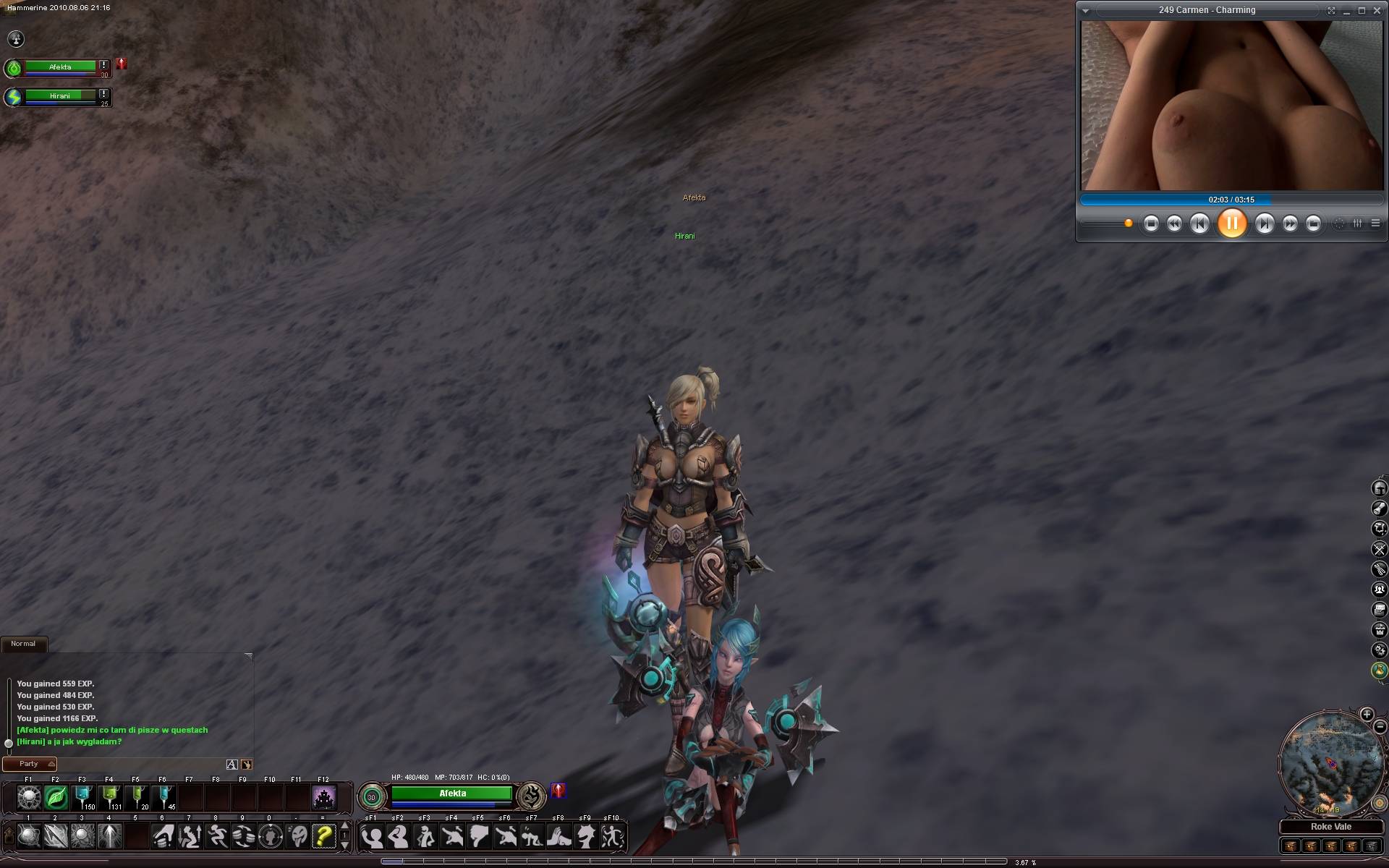The image size is (1389, 868).
Task: Perform the thumbs-down emote in sF5
Action: (478, 837)
